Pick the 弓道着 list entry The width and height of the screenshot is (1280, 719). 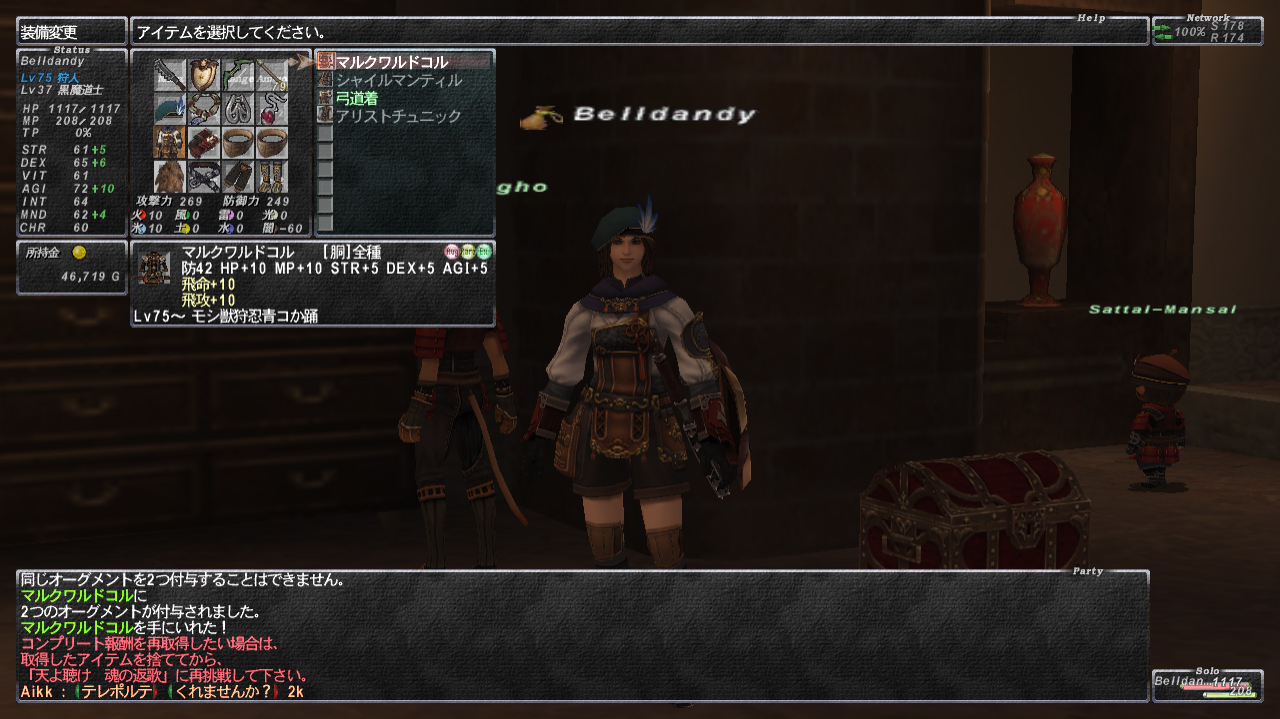357,98
